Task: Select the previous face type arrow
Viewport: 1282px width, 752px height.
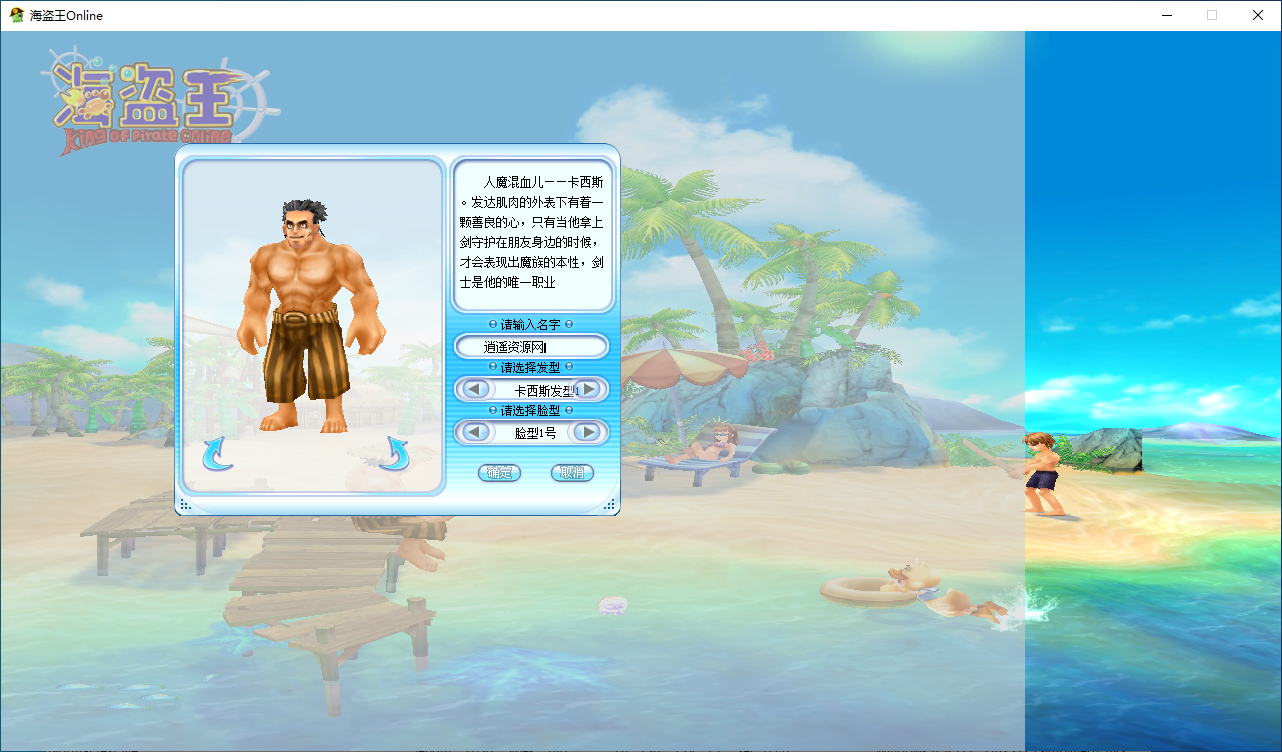Action: coord(475,432)
